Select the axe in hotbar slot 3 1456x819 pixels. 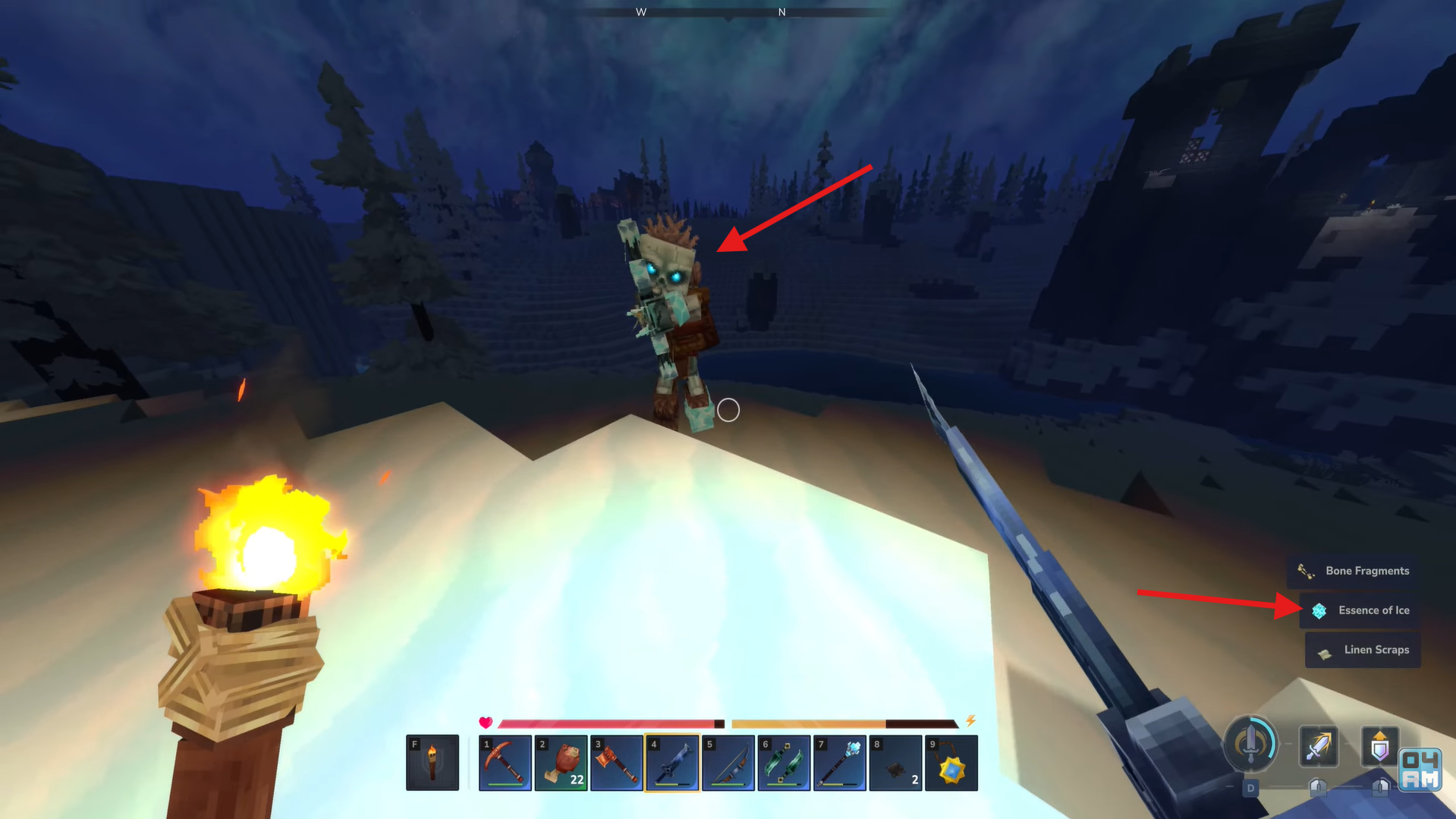click(617, 762)
